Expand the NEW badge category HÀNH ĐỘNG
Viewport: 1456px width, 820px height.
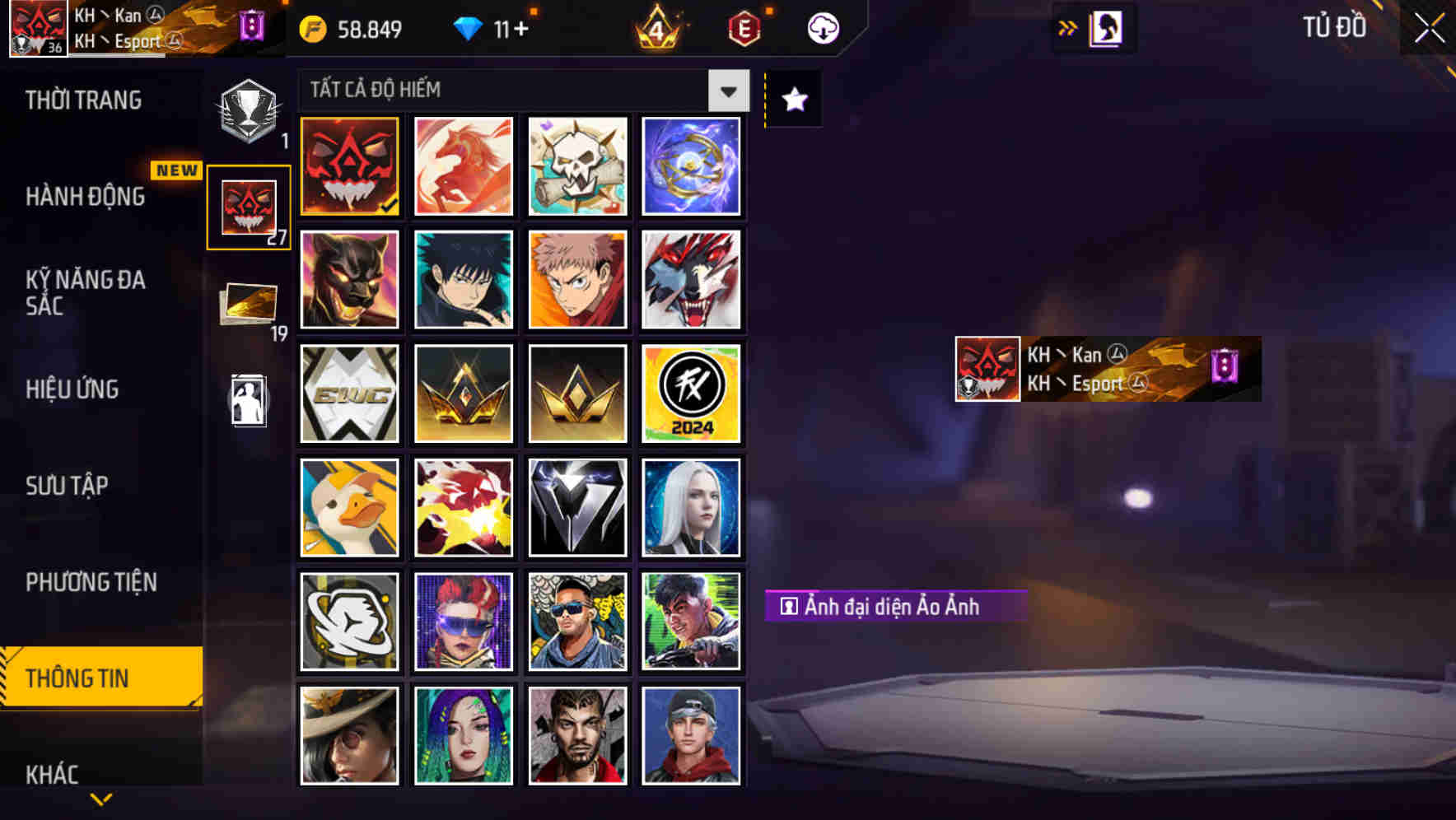point(86,196)
